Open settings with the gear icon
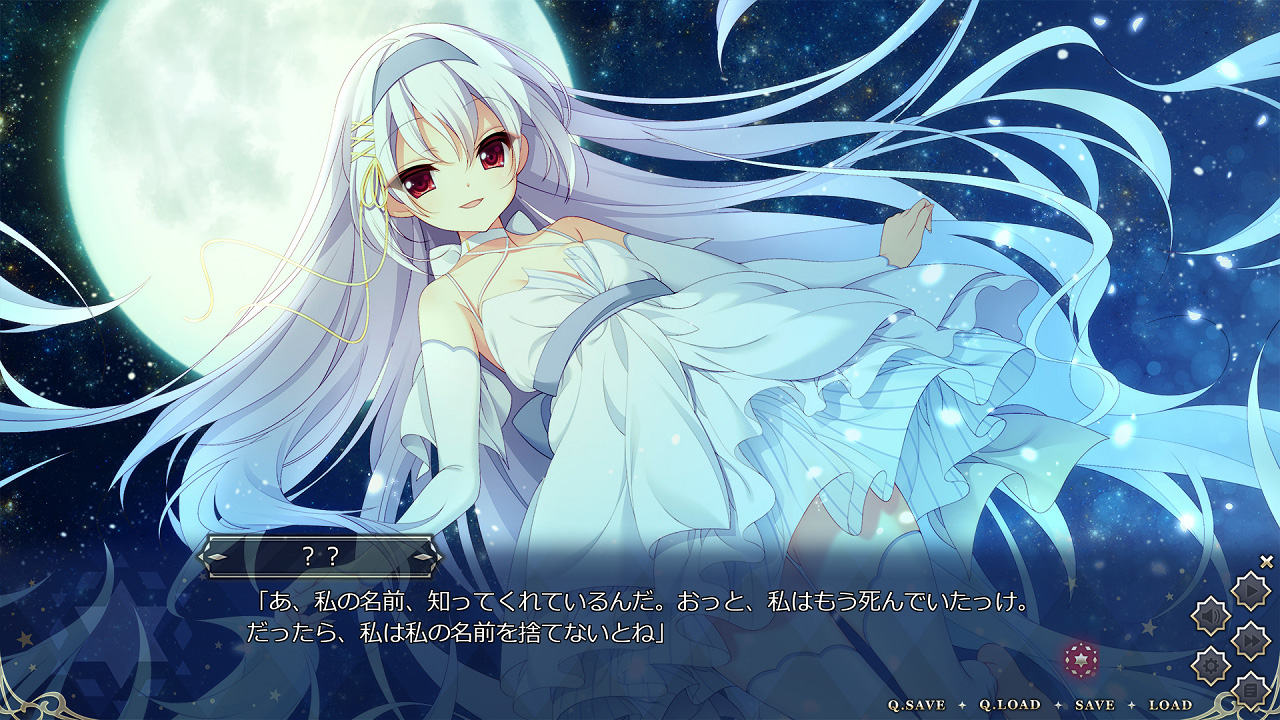 [x=1211, y=665]
